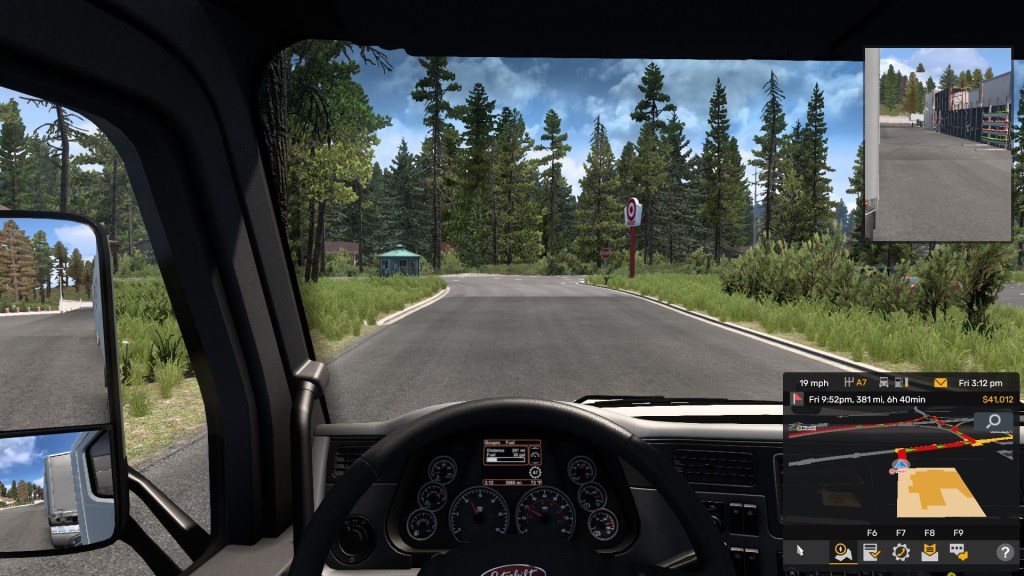This screenshot has width=1024, height=576.
Task: Open the navigation map tab in route advisor
Action: (x=842, y=551)
